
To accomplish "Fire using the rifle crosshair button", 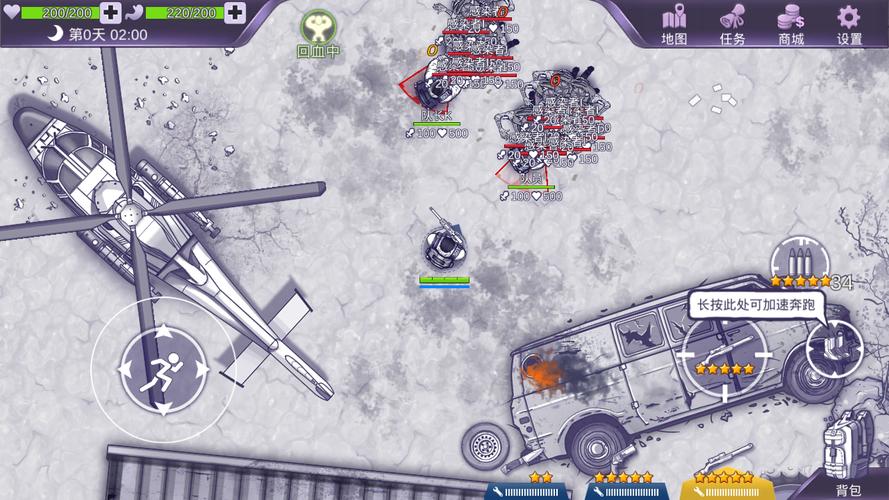I will coord(724,355).
